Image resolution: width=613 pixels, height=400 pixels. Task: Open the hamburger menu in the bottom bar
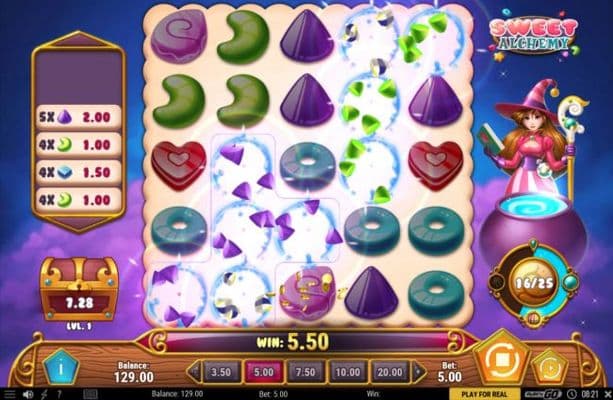coord(11,392)
